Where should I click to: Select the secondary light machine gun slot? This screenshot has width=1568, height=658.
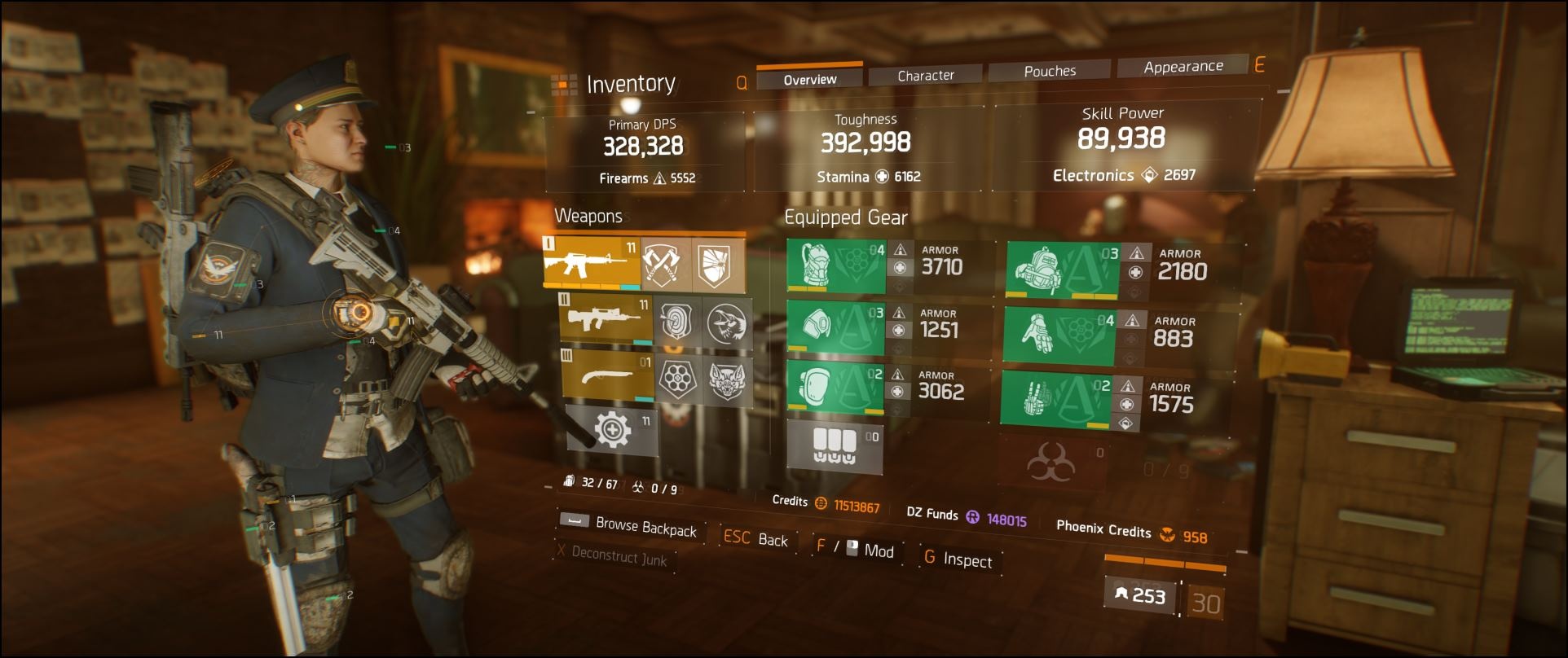pos(606,320)
